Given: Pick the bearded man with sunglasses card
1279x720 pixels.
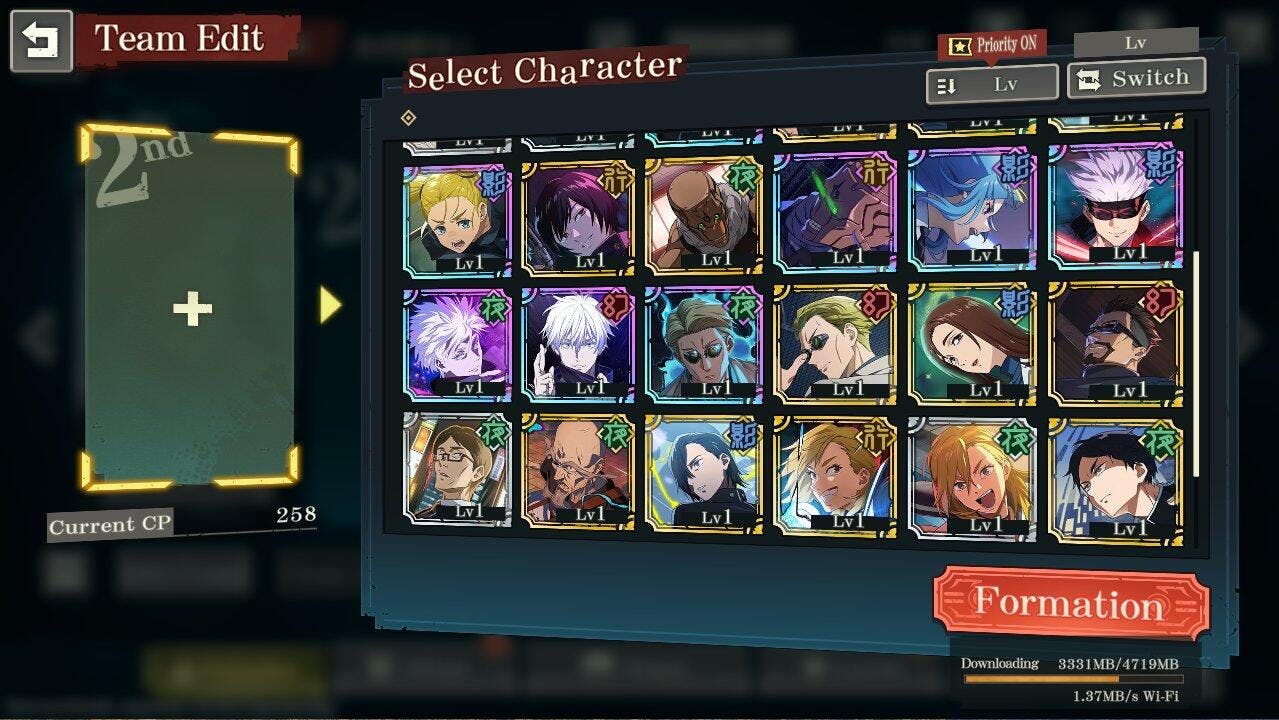Looking at the screenshot, I should coord(1115,343).
